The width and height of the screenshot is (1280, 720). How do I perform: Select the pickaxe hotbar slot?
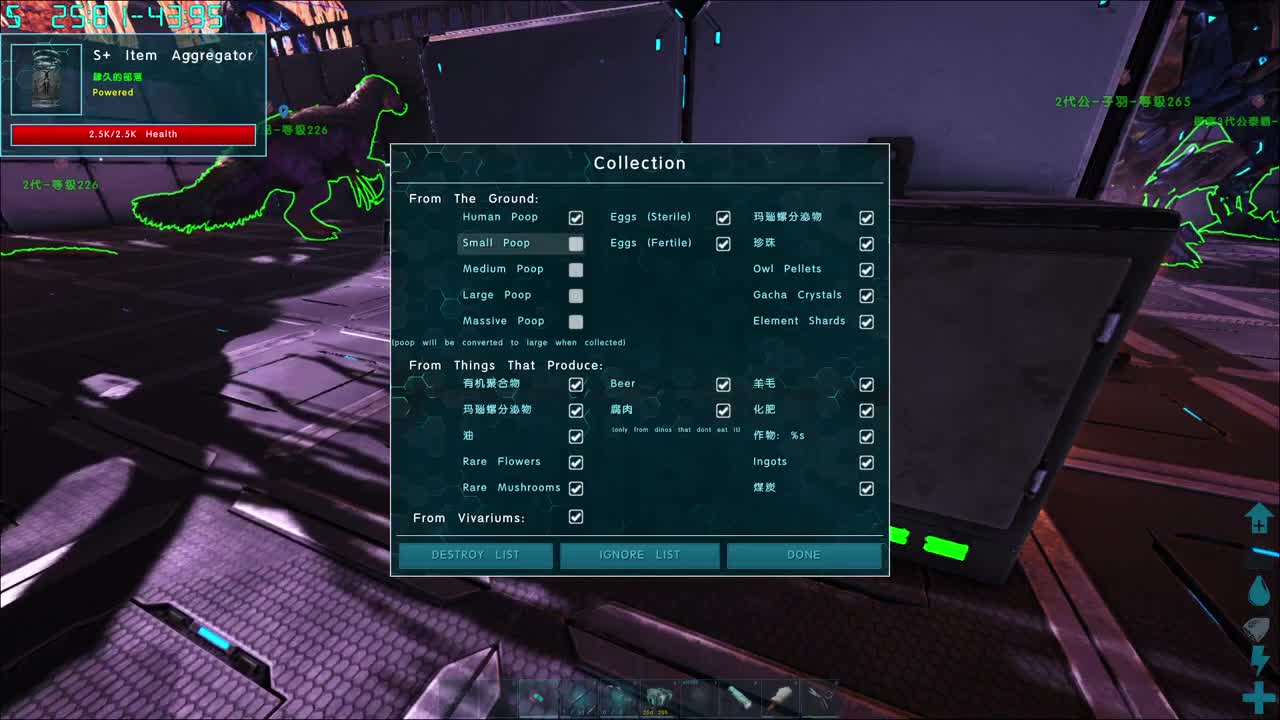click(x=538, y=697)
